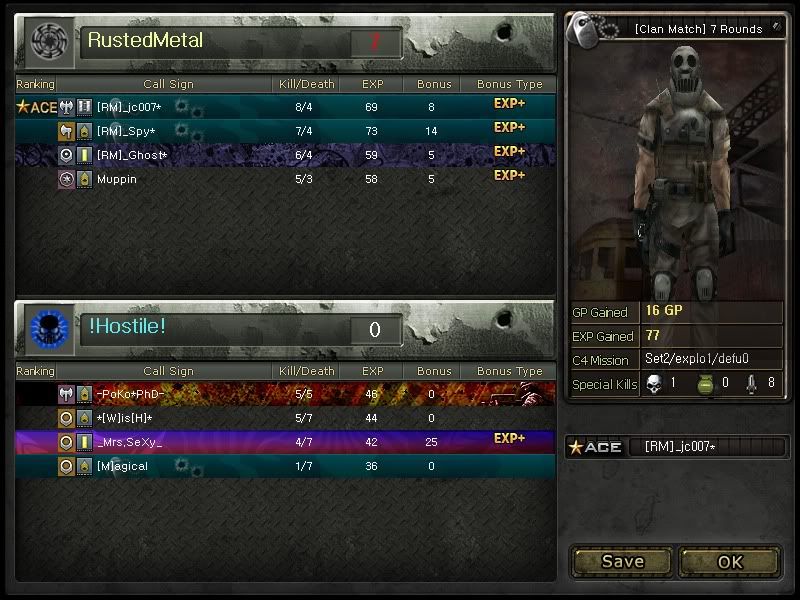Choose the [RM]_Ghost* scoreboard row
Screen dimensions: 800x600
[x=286, y=155]
